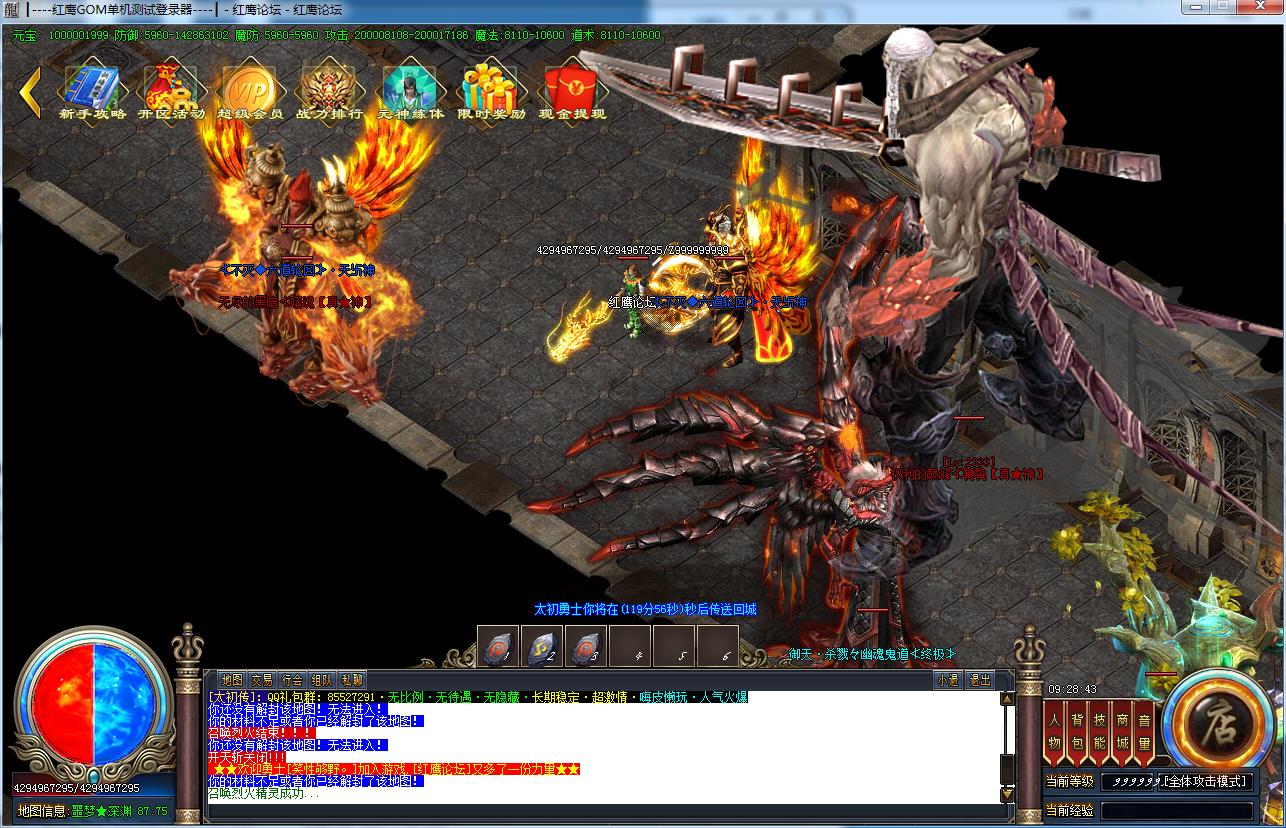Screen dimensions: 1286x828
Task: Click the 退出 exit game button
Action: (x=980, y=680)
